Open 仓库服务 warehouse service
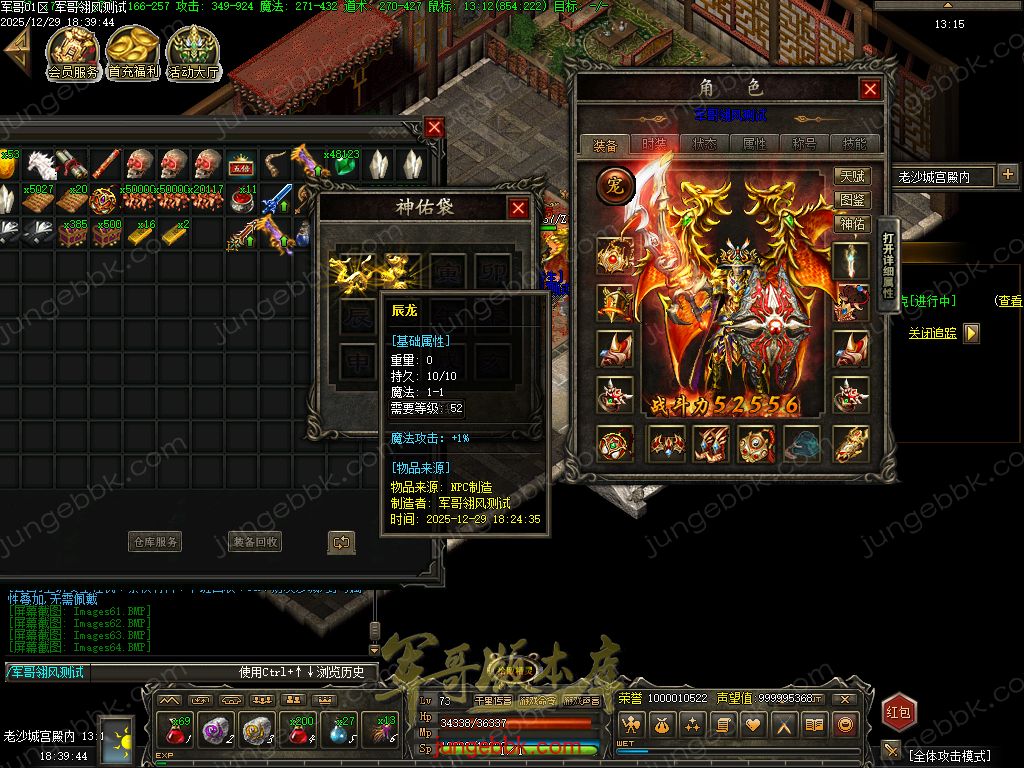This screenshot has height=768, width=1024. 155,542
